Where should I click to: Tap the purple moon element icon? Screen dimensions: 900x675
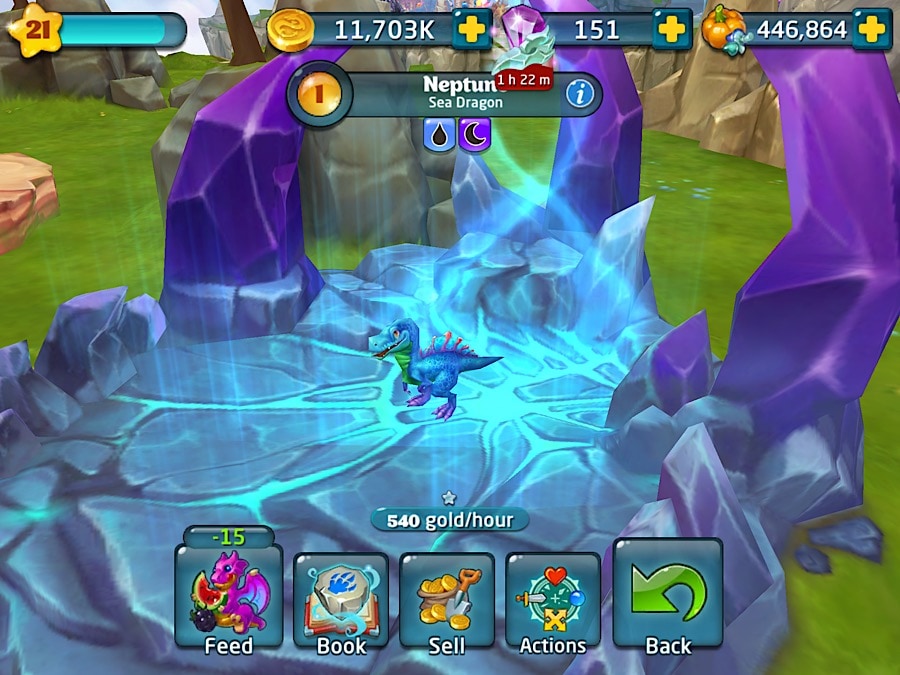coord(474,134)
